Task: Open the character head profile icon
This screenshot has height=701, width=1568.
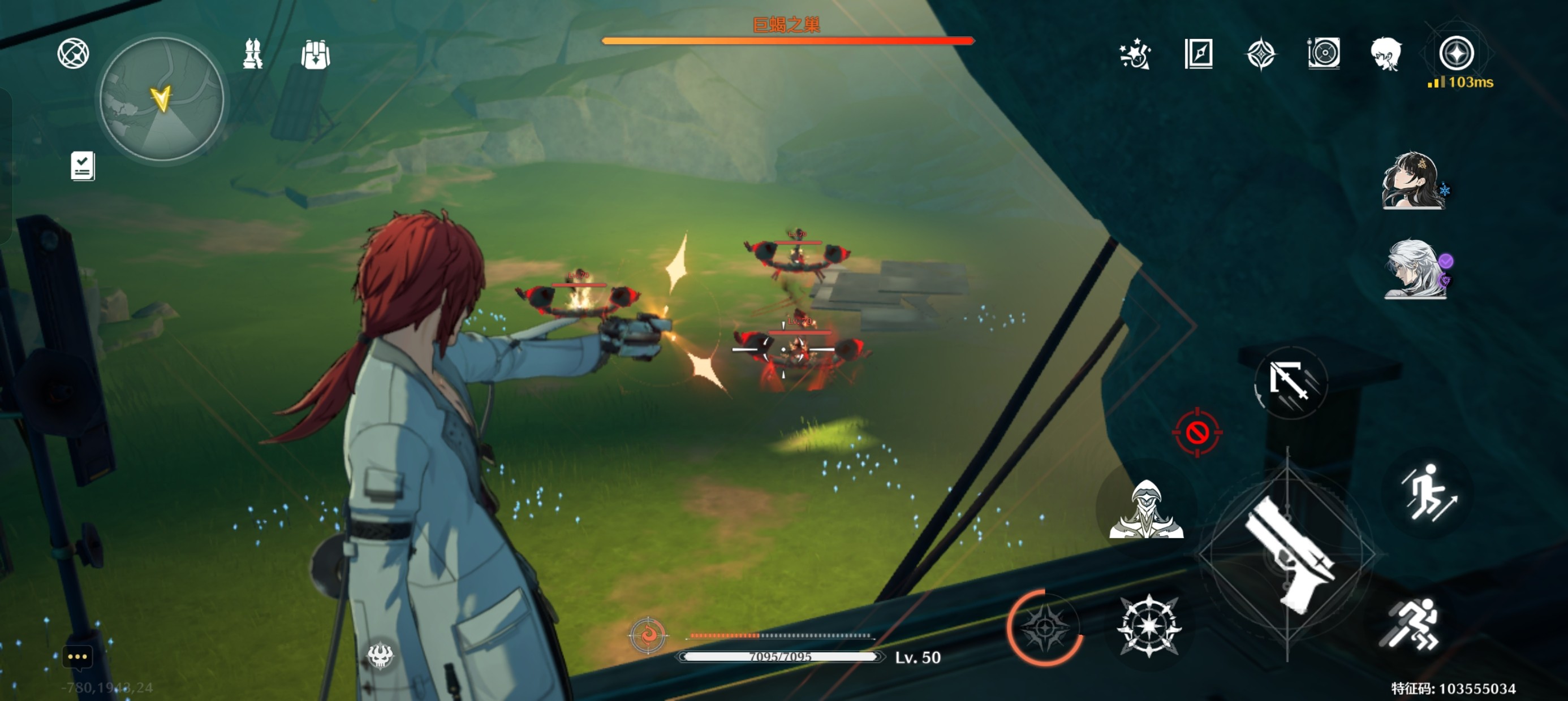Action: 1385,54
